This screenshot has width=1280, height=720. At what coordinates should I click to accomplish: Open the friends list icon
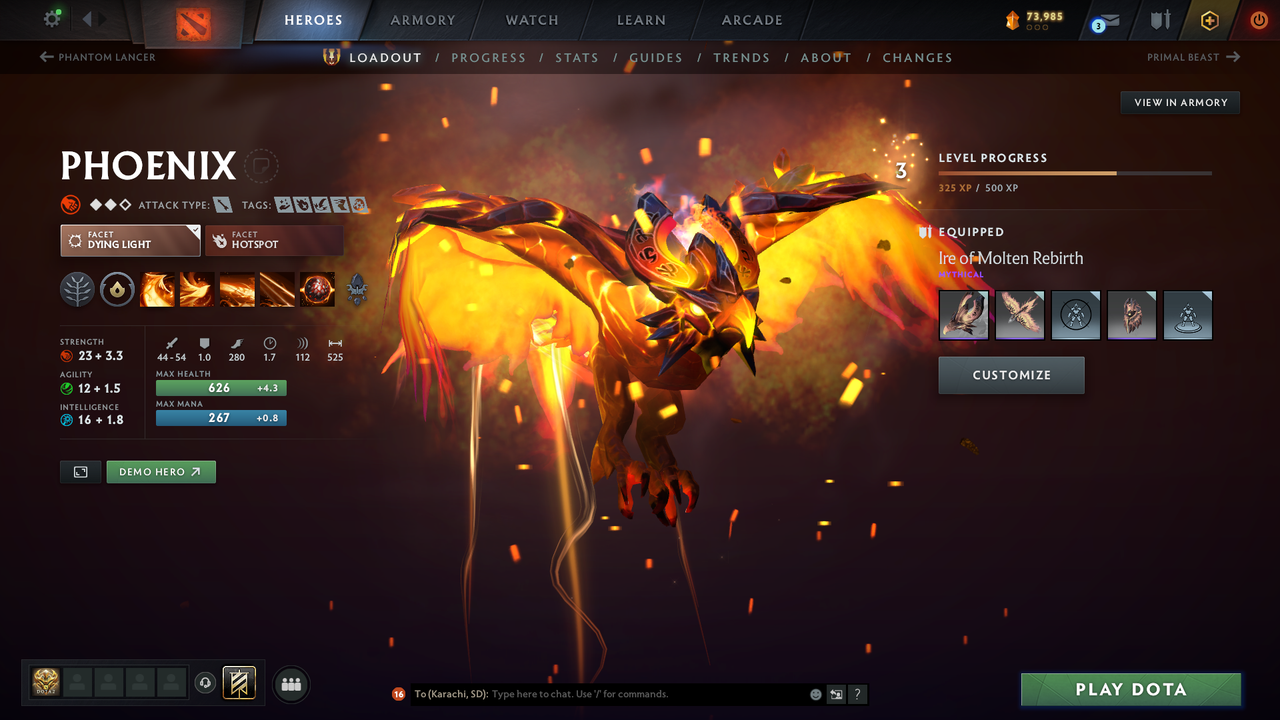pyautogui.click(x=290, y=684)
